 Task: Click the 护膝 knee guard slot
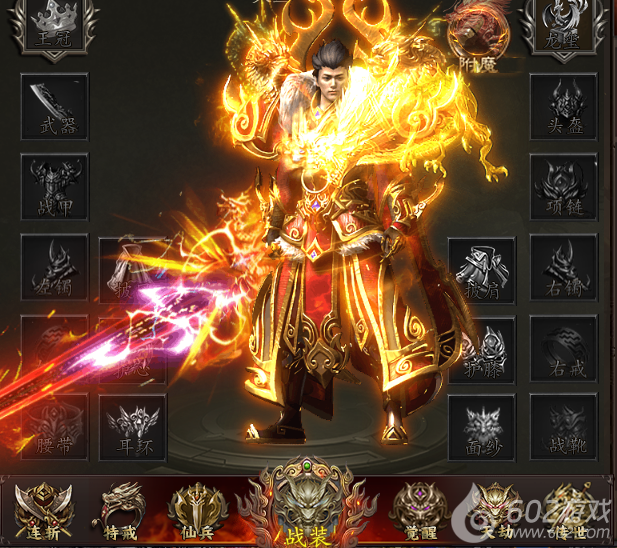click(x=482, y=348)
